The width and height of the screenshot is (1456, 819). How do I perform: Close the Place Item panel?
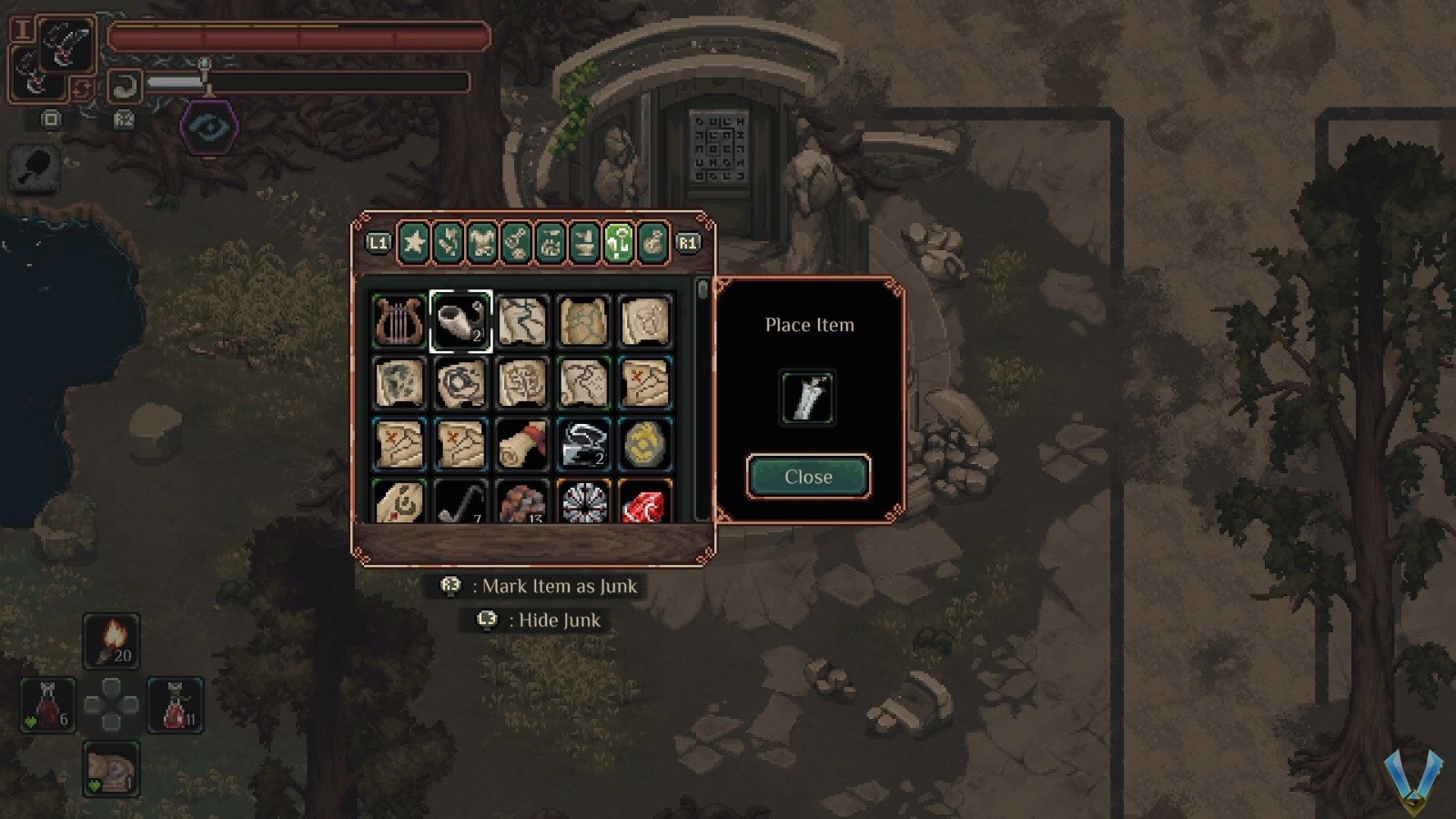(808, 477)
